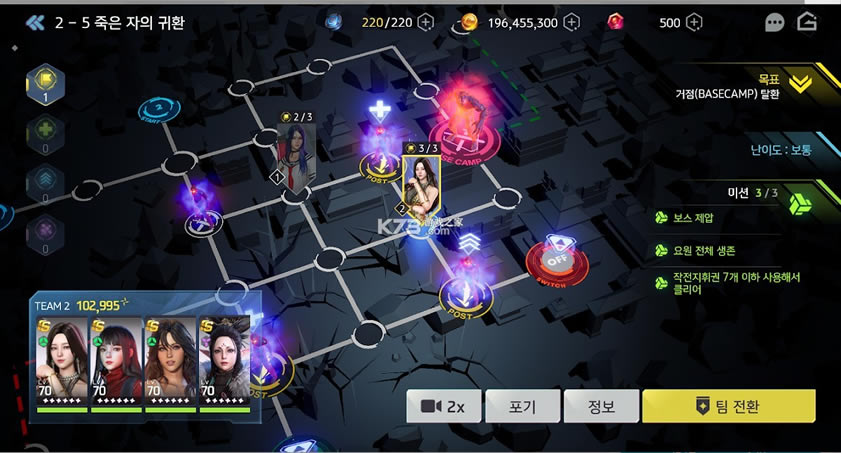841x453 pixels.
Task: Select the yellow flag command skill hexagon
Action: [44, 83]
